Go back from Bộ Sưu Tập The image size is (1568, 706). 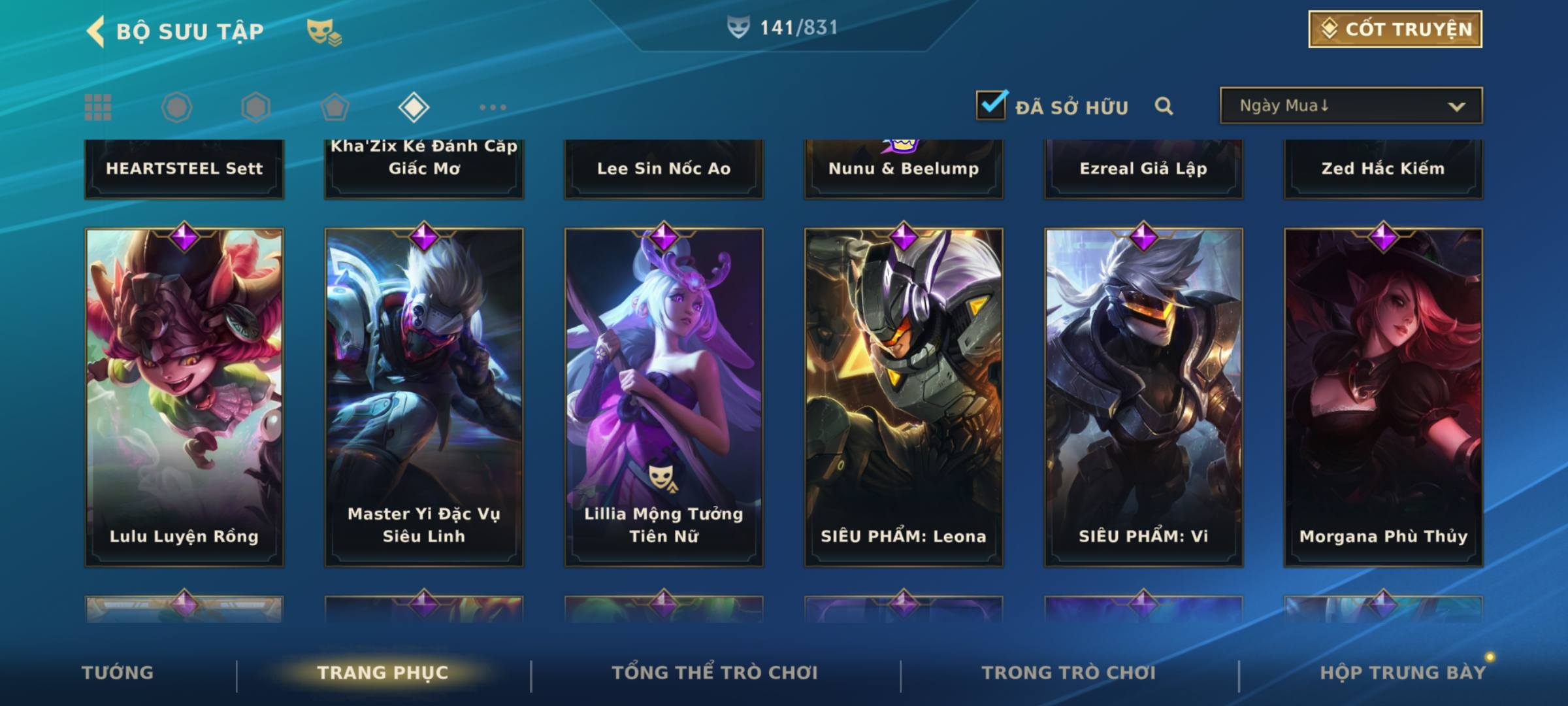point(97,31)
